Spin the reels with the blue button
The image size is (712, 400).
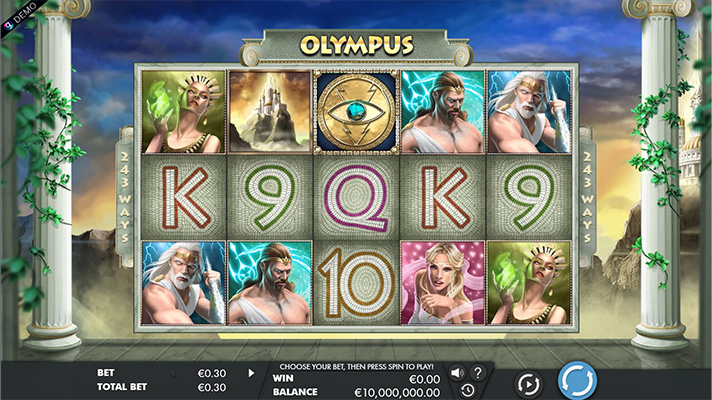576,380
